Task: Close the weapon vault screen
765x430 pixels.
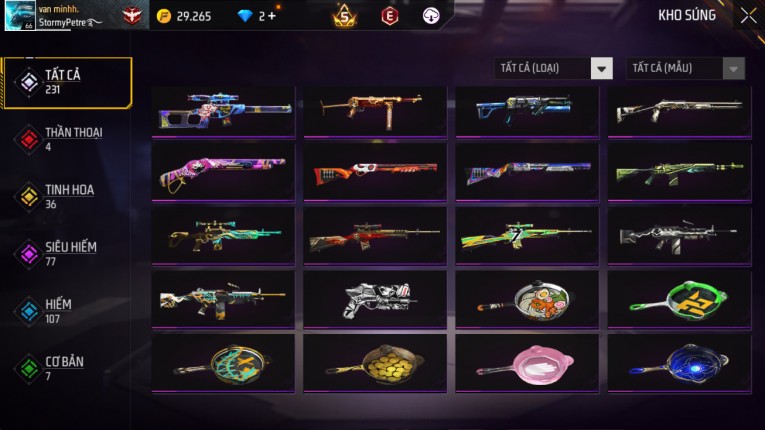Action: tap(748, 16)
